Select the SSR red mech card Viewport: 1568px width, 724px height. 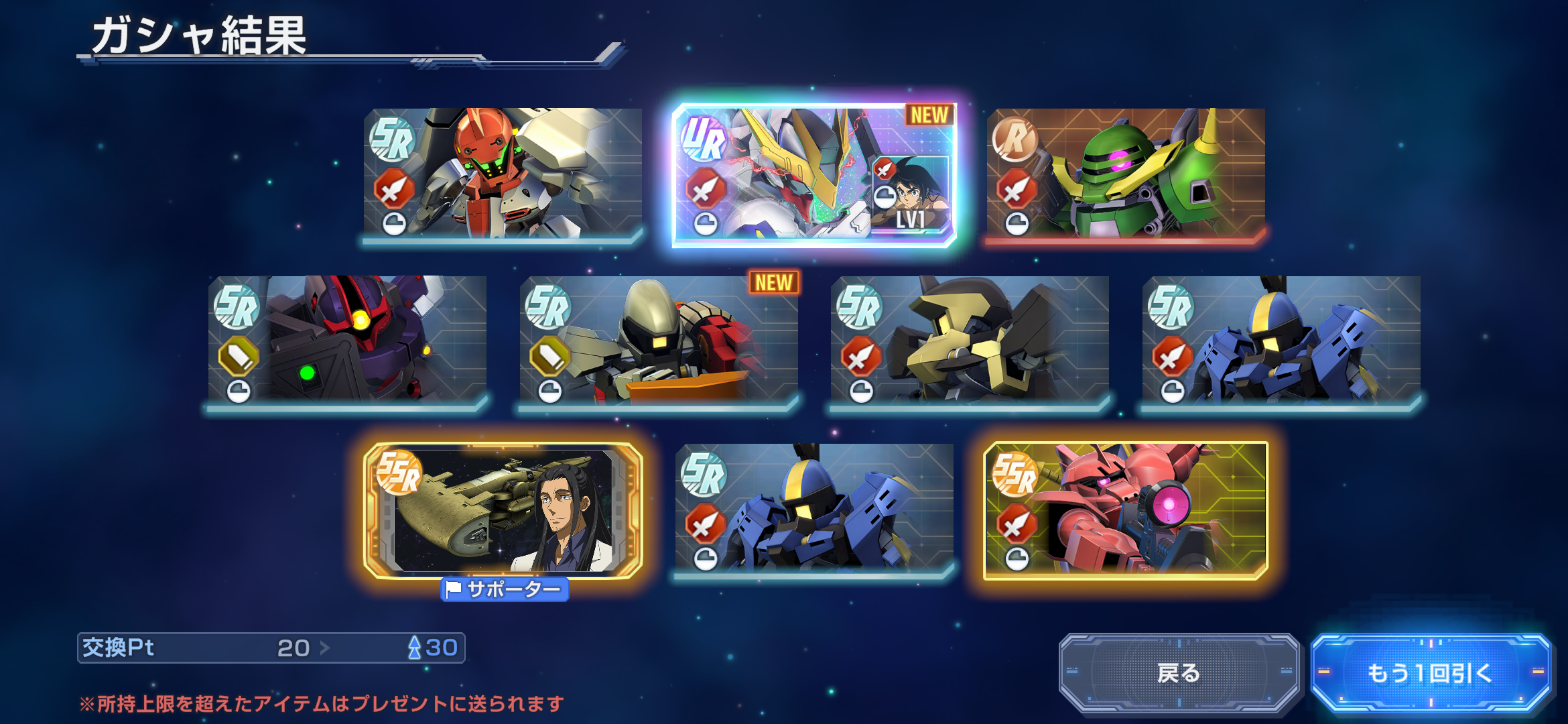[x=1126, y=509]
